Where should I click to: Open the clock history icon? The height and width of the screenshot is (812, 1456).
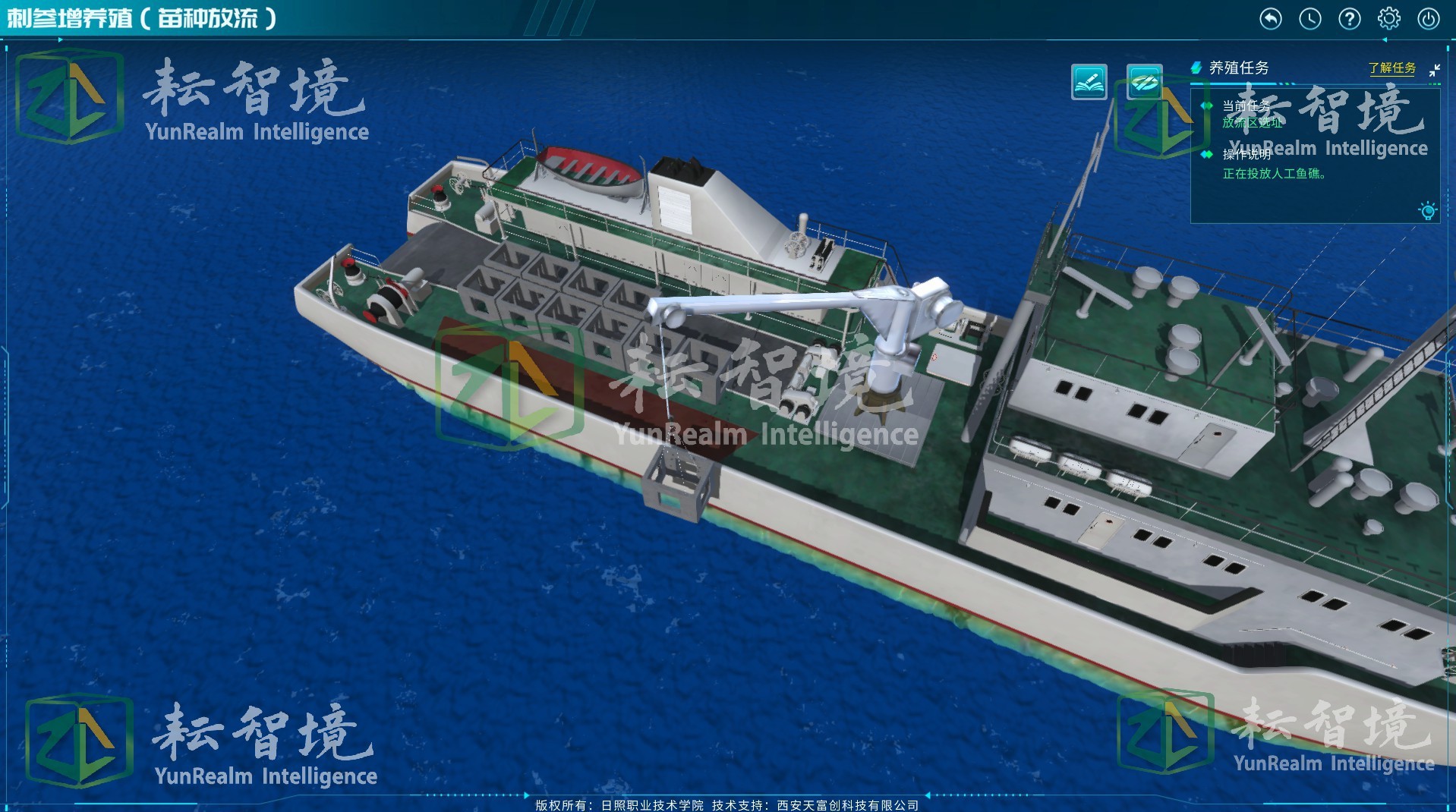pyautogui.click(x=1309, y=18)
